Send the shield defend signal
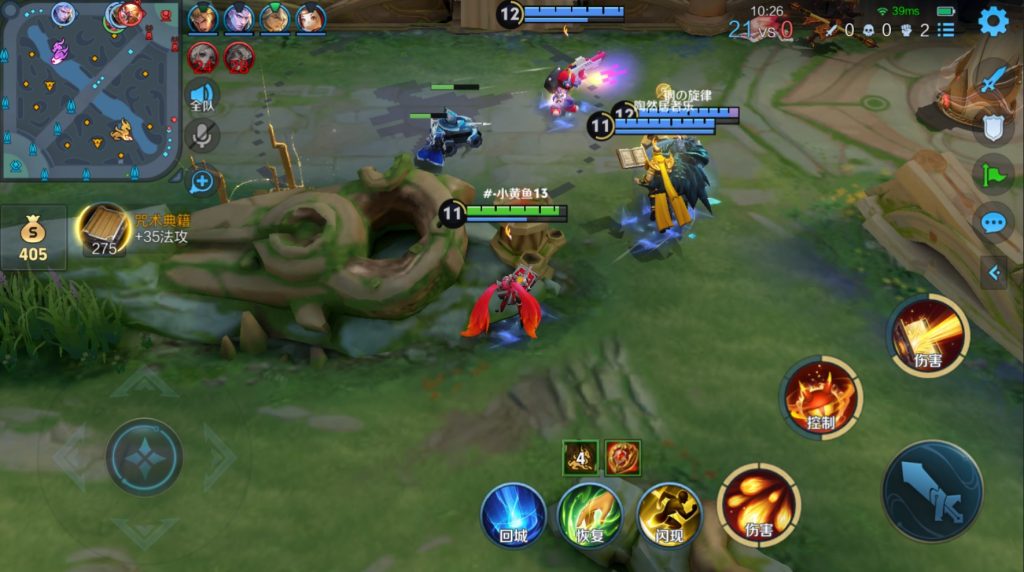 click(x=993, y=126)
